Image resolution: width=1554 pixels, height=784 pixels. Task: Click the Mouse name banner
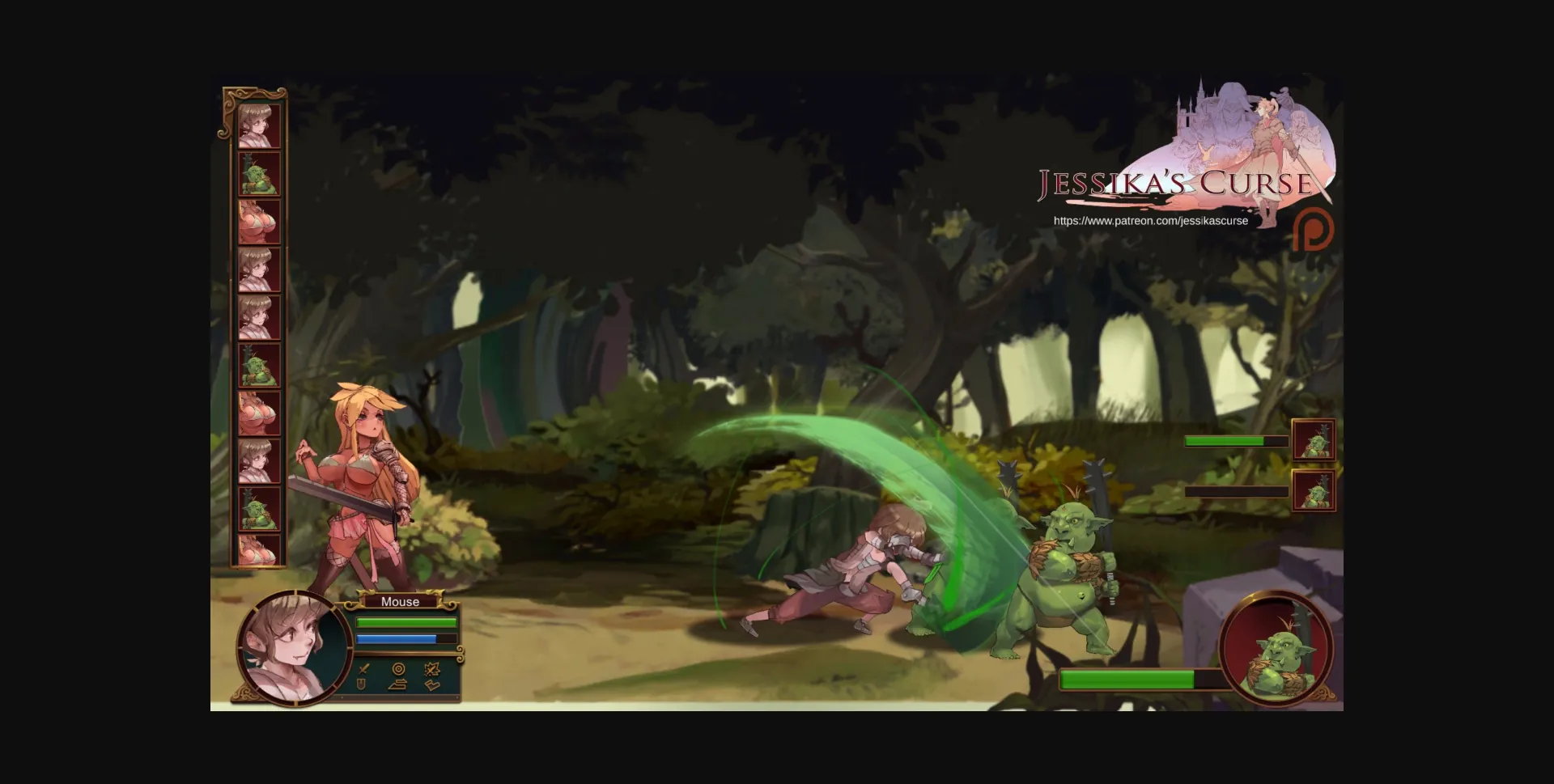point(401,602)
